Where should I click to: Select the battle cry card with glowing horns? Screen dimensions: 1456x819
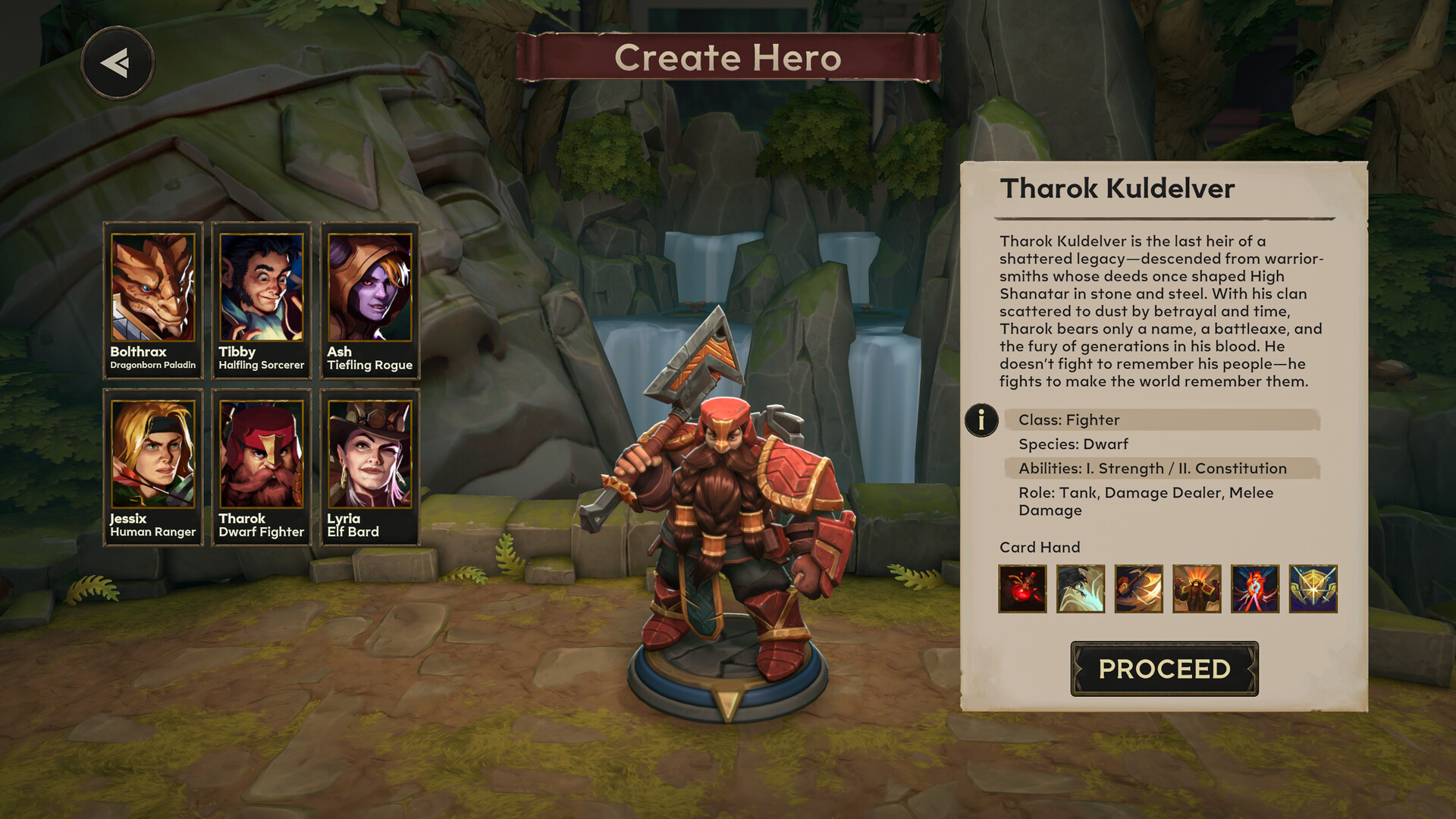[1196, 588]
